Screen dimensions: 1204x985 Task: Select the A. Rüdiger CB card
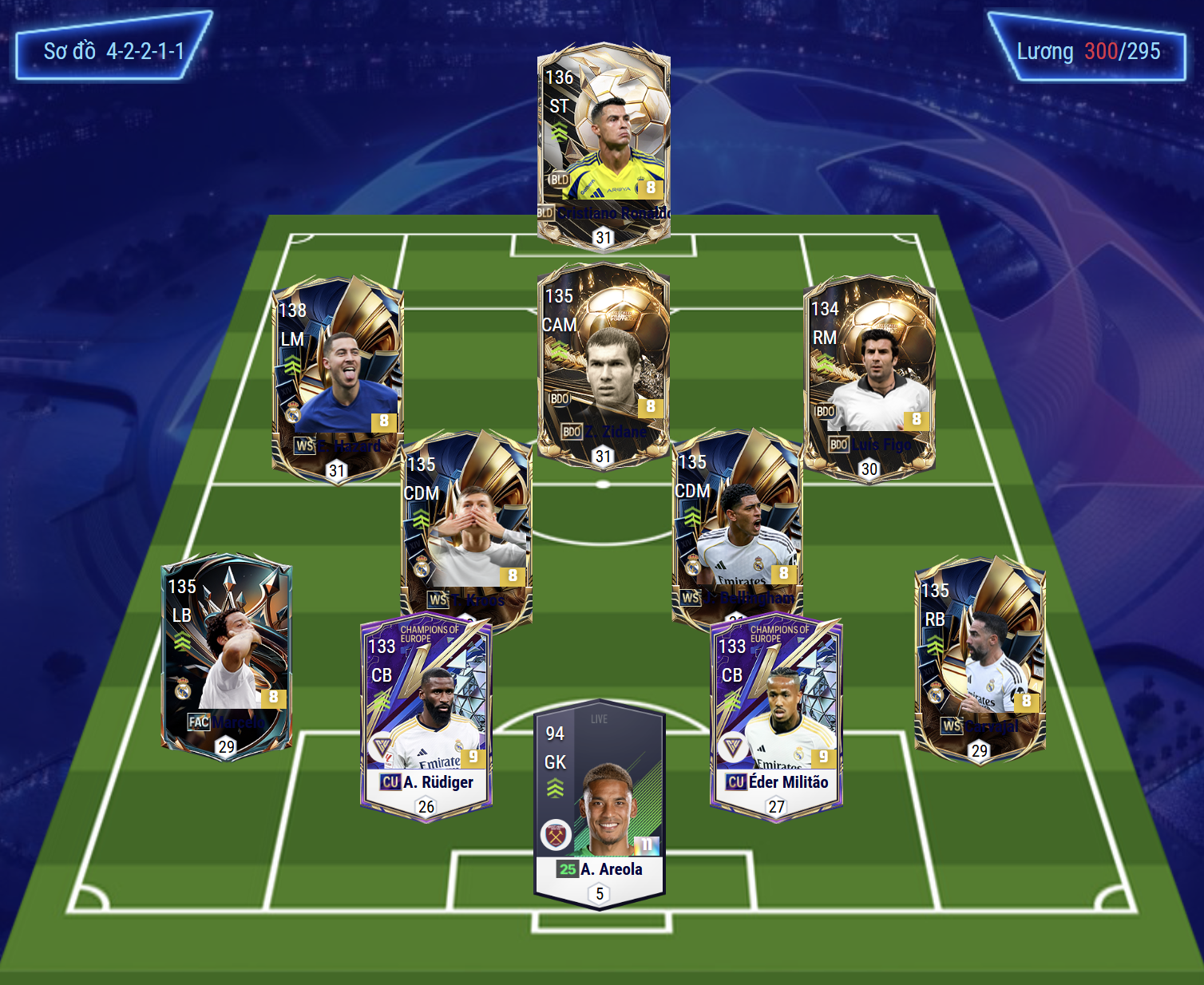click(x=426, y=716)
